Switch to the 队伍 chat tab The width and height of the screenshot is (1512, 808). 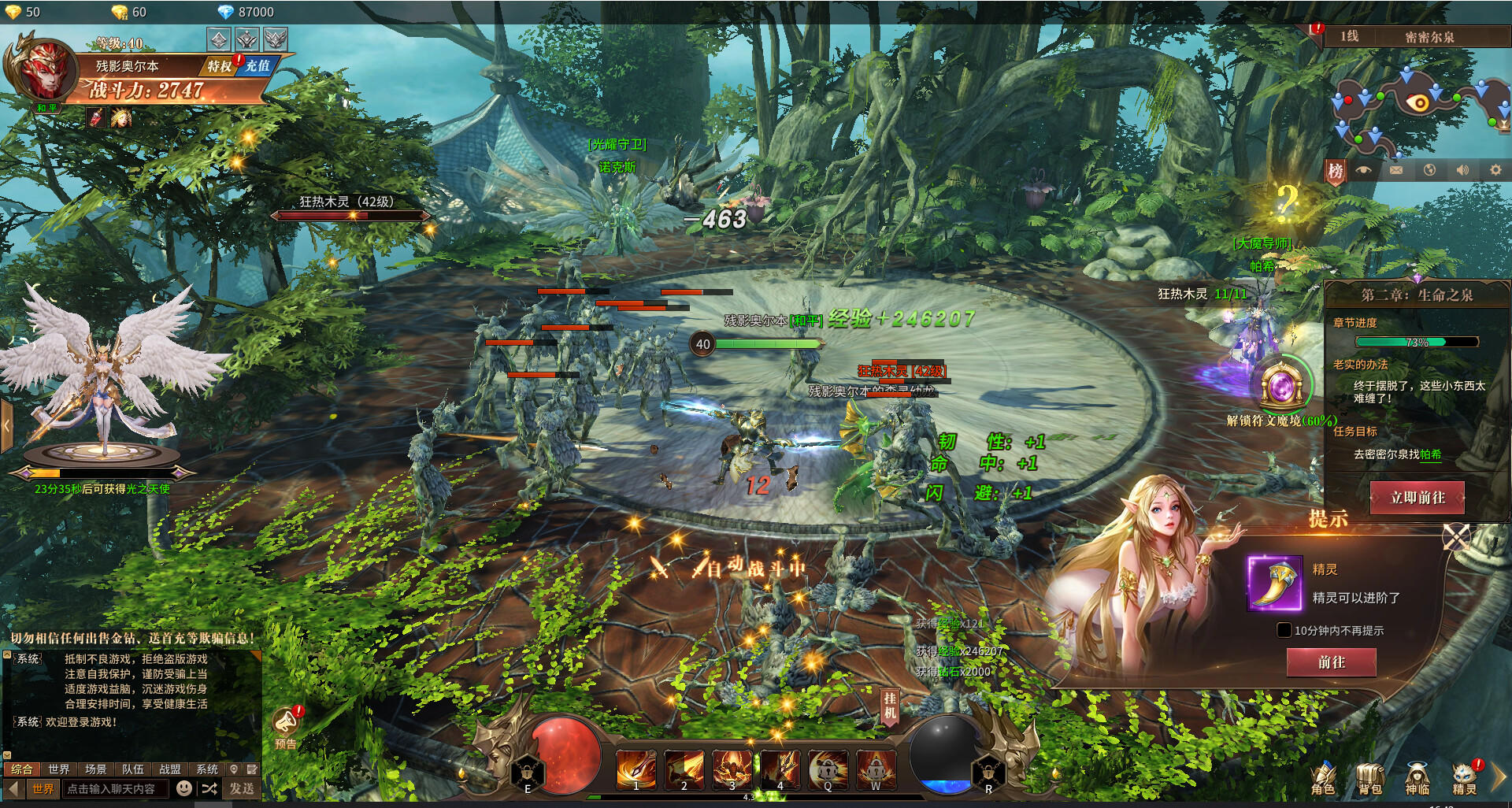point(133,769)
